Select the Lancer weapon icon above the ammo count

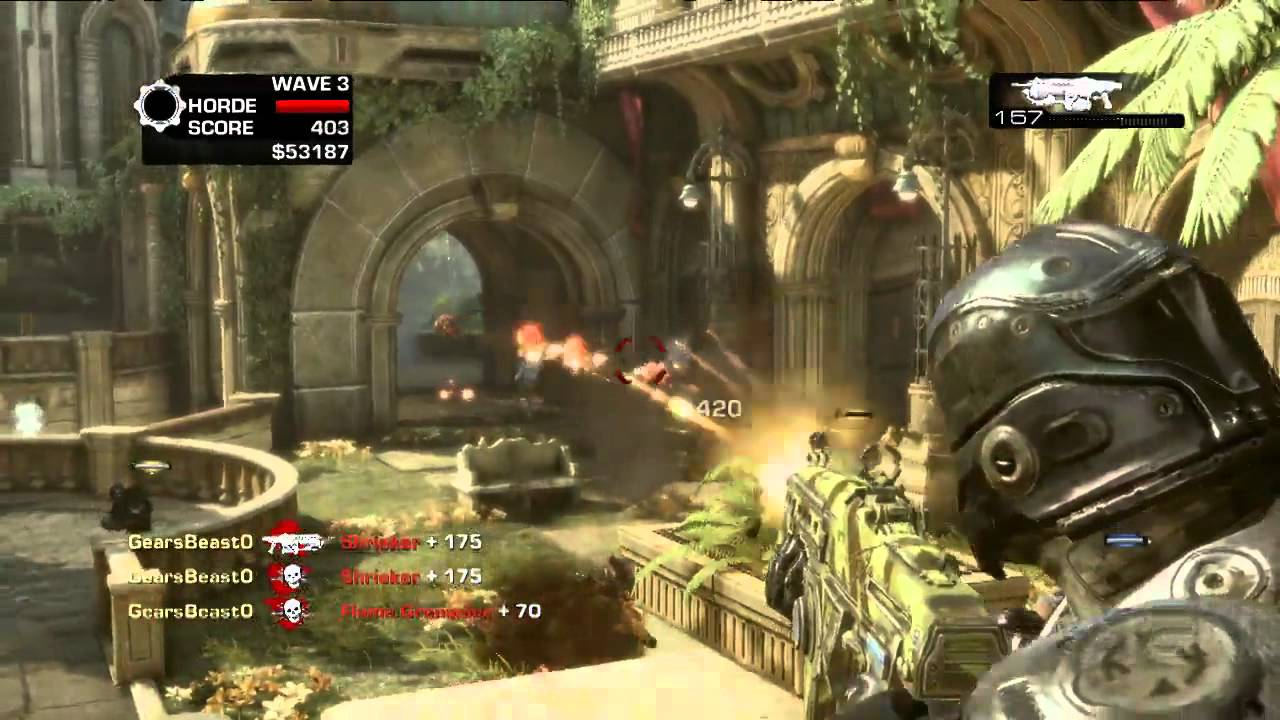[x=1066, y=93]
